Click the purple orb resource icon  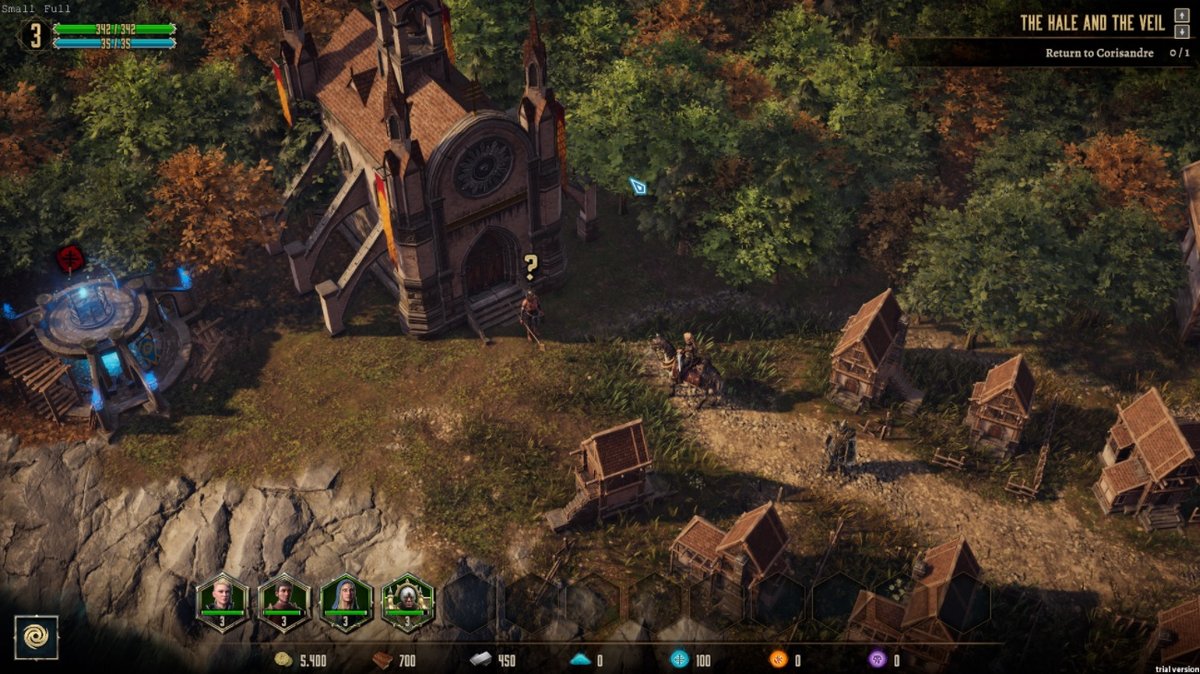[876, 660]
